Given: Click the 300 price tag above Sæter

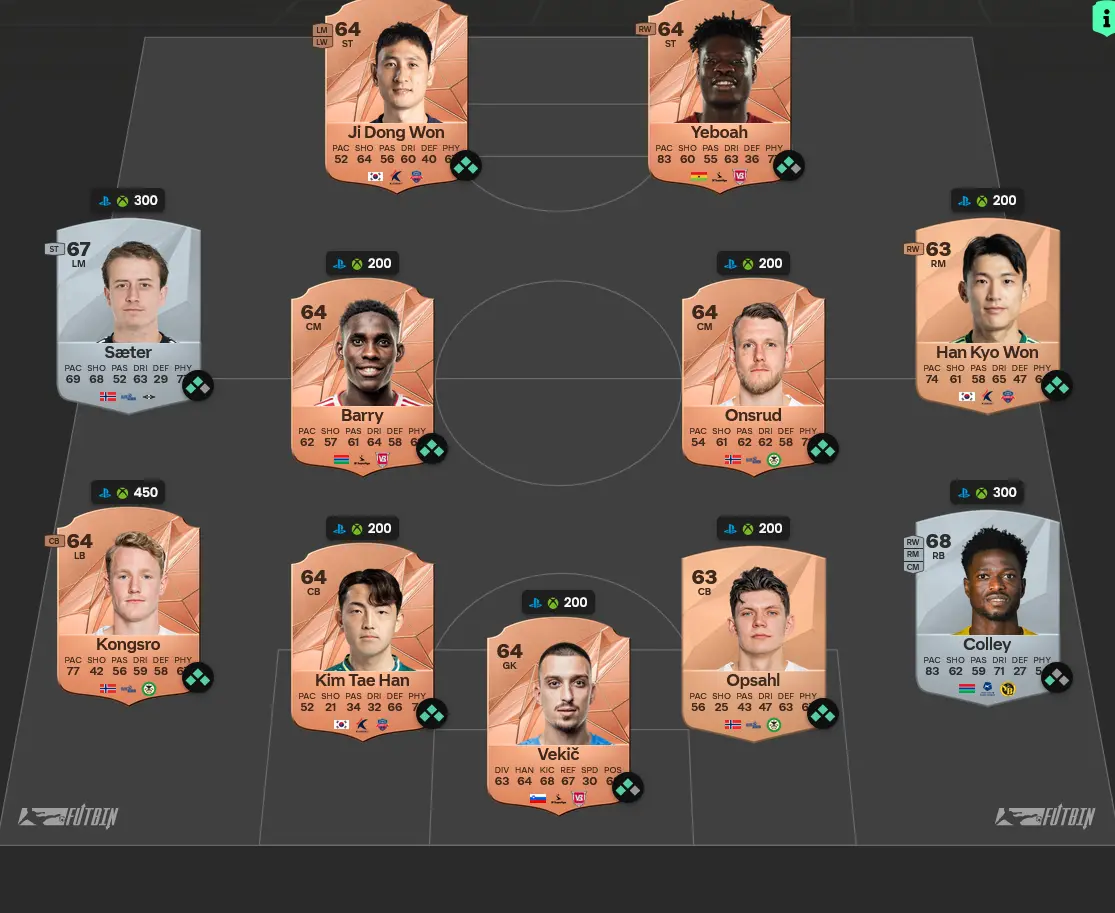Looking at the screenshot, I should pos(128,200).
